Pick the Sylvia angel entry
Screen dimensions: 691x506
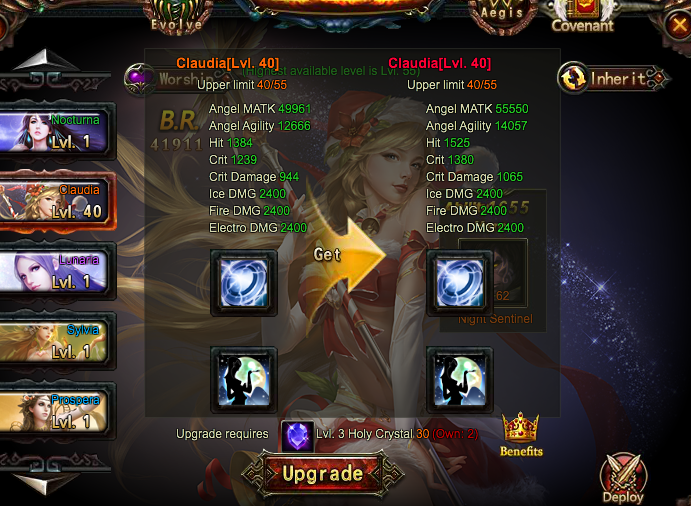coord(58,343)
